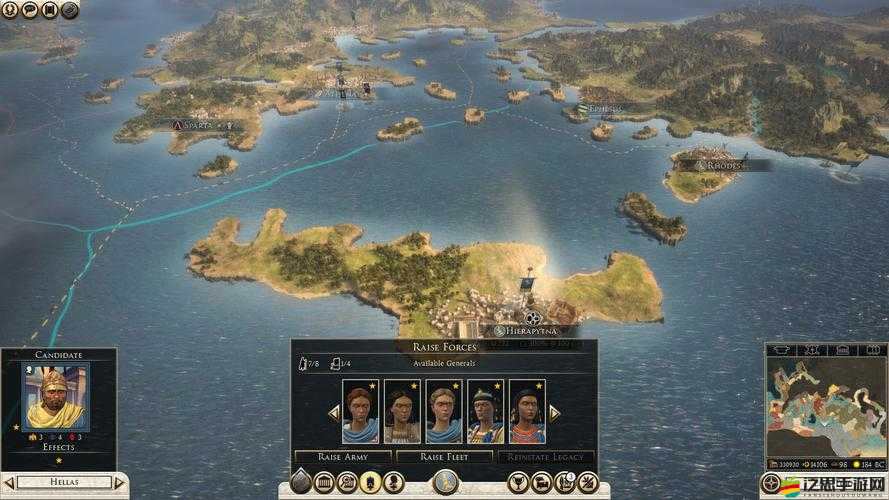Show more generals with the right arrow

[554, 412]
